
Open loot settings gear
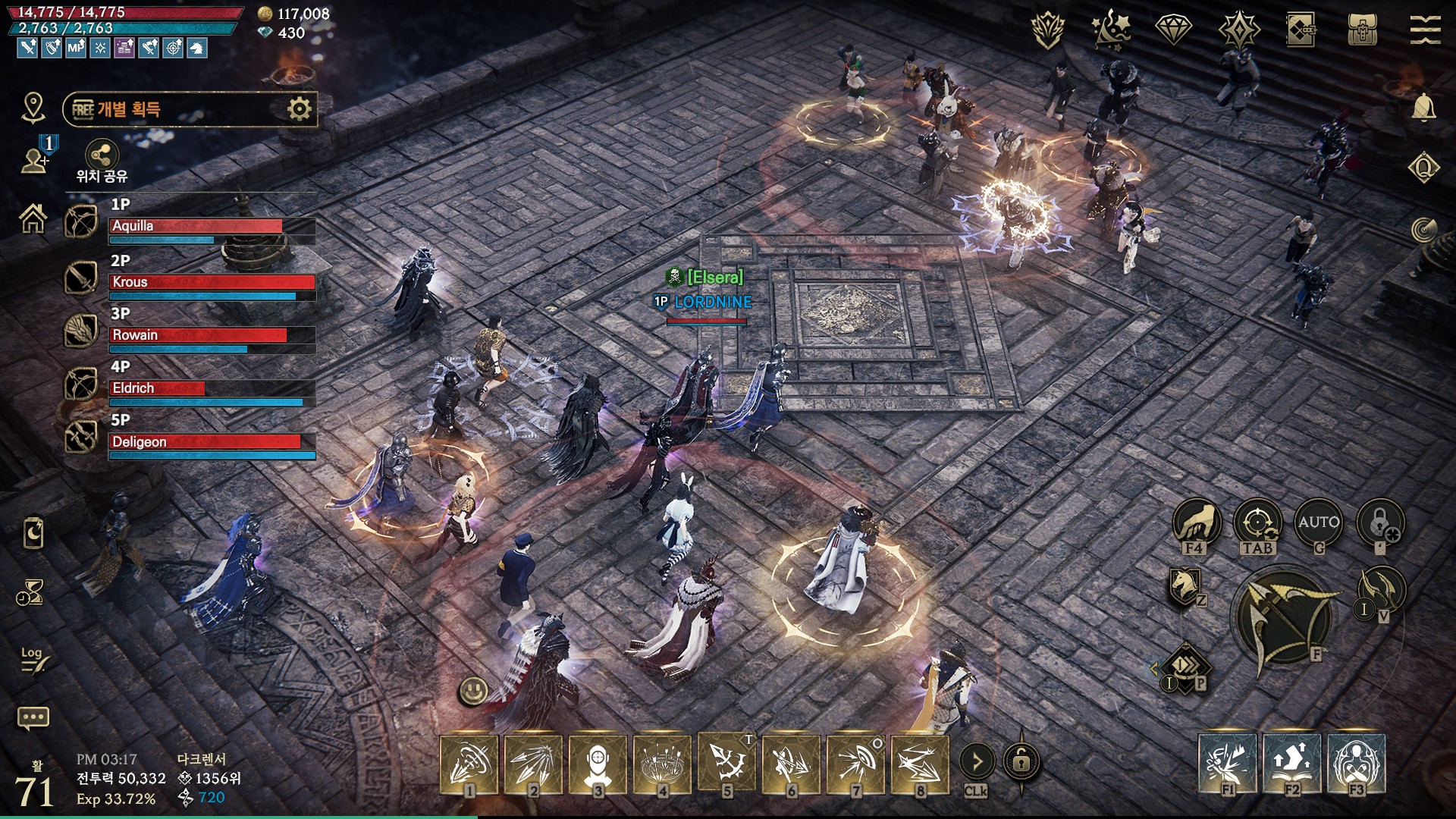tap(300, 109)
